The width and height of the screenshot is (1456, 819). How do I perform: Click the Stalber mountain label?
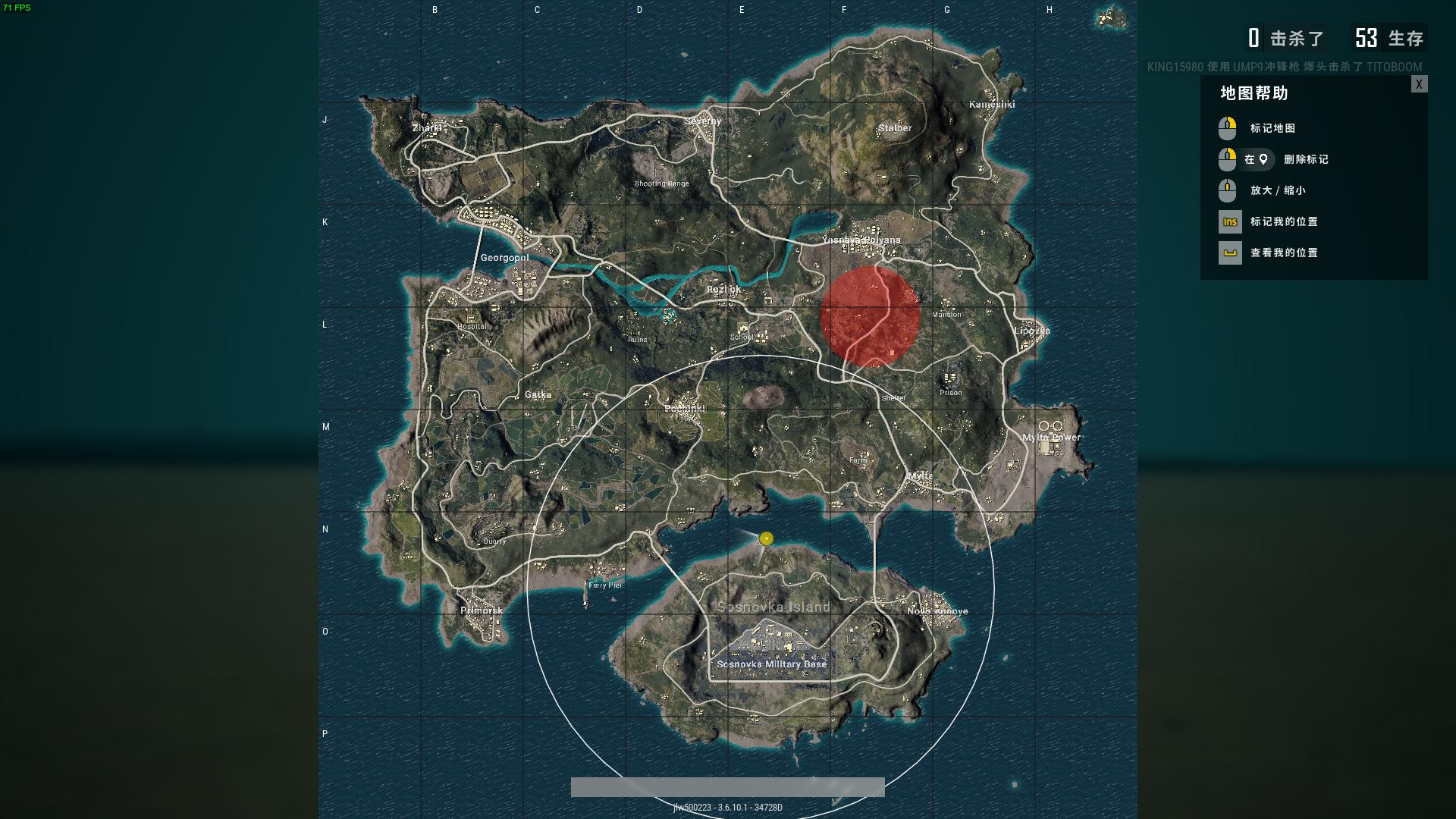coord(895,128)
